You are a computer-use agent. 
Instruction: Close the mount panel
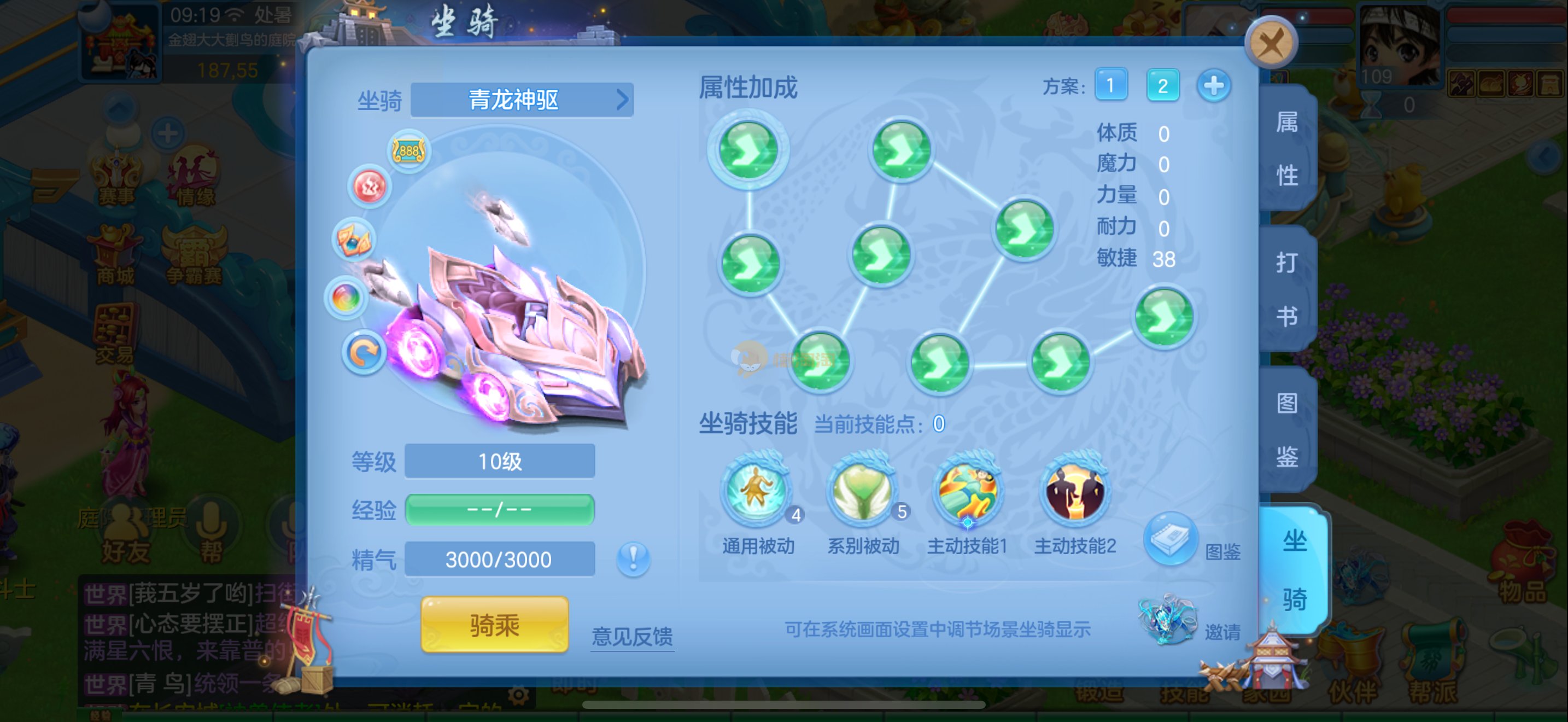[x=1271, y=44]
